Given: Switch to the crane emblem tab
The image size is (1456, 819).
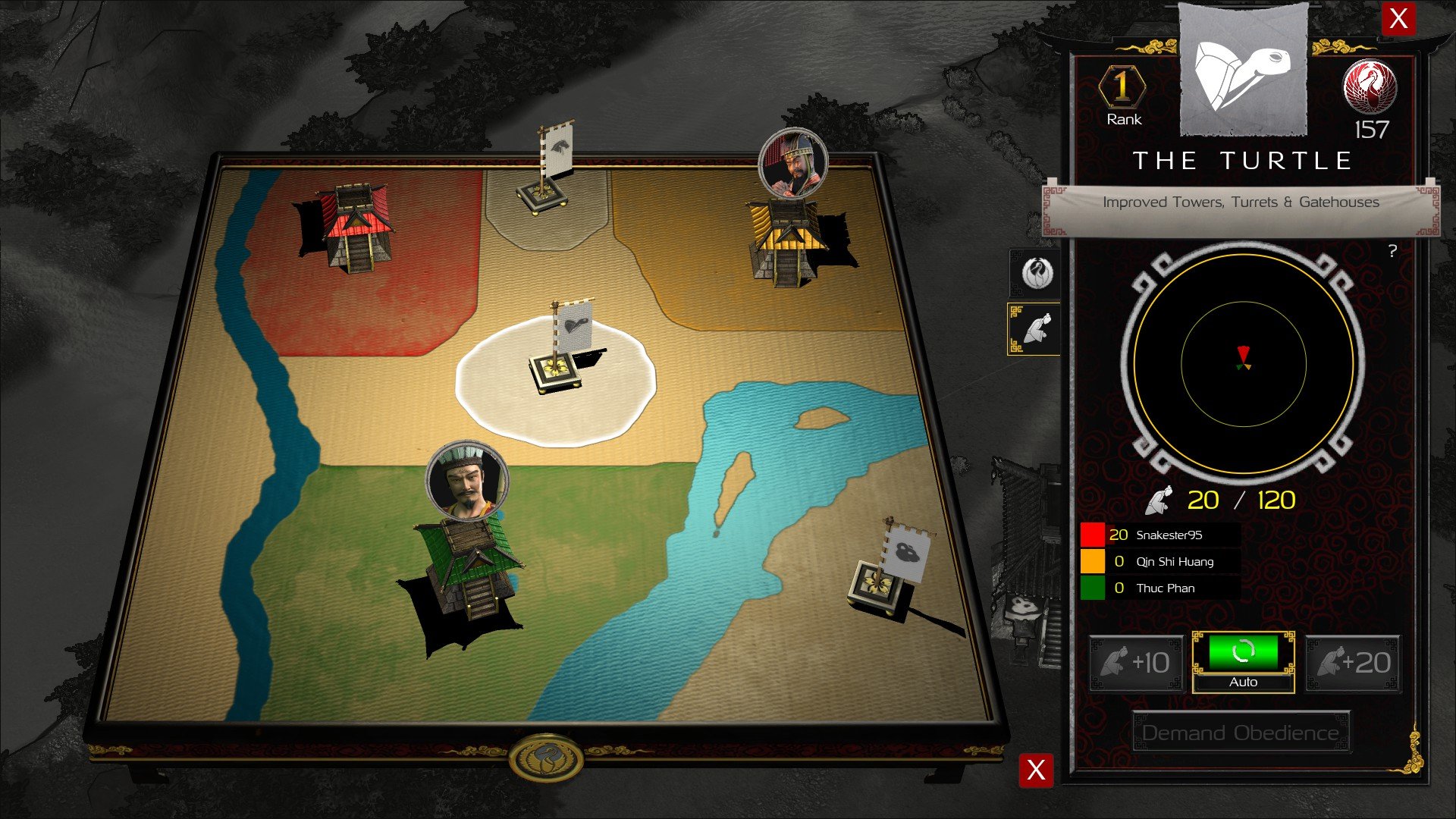Looking at the screenshot, I should pos(1034,273).
